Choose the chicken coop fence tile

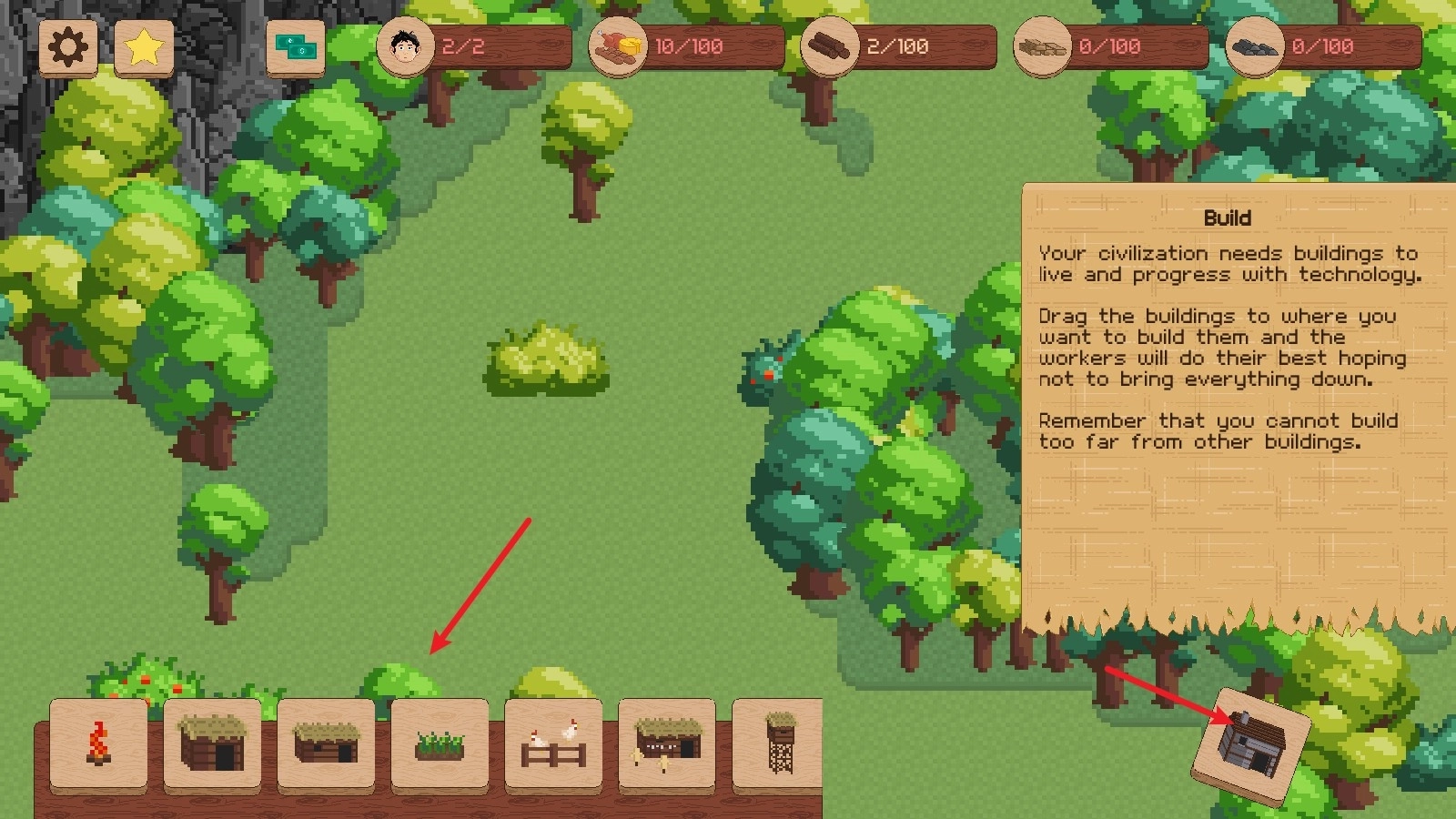click(x=553, y=744)
